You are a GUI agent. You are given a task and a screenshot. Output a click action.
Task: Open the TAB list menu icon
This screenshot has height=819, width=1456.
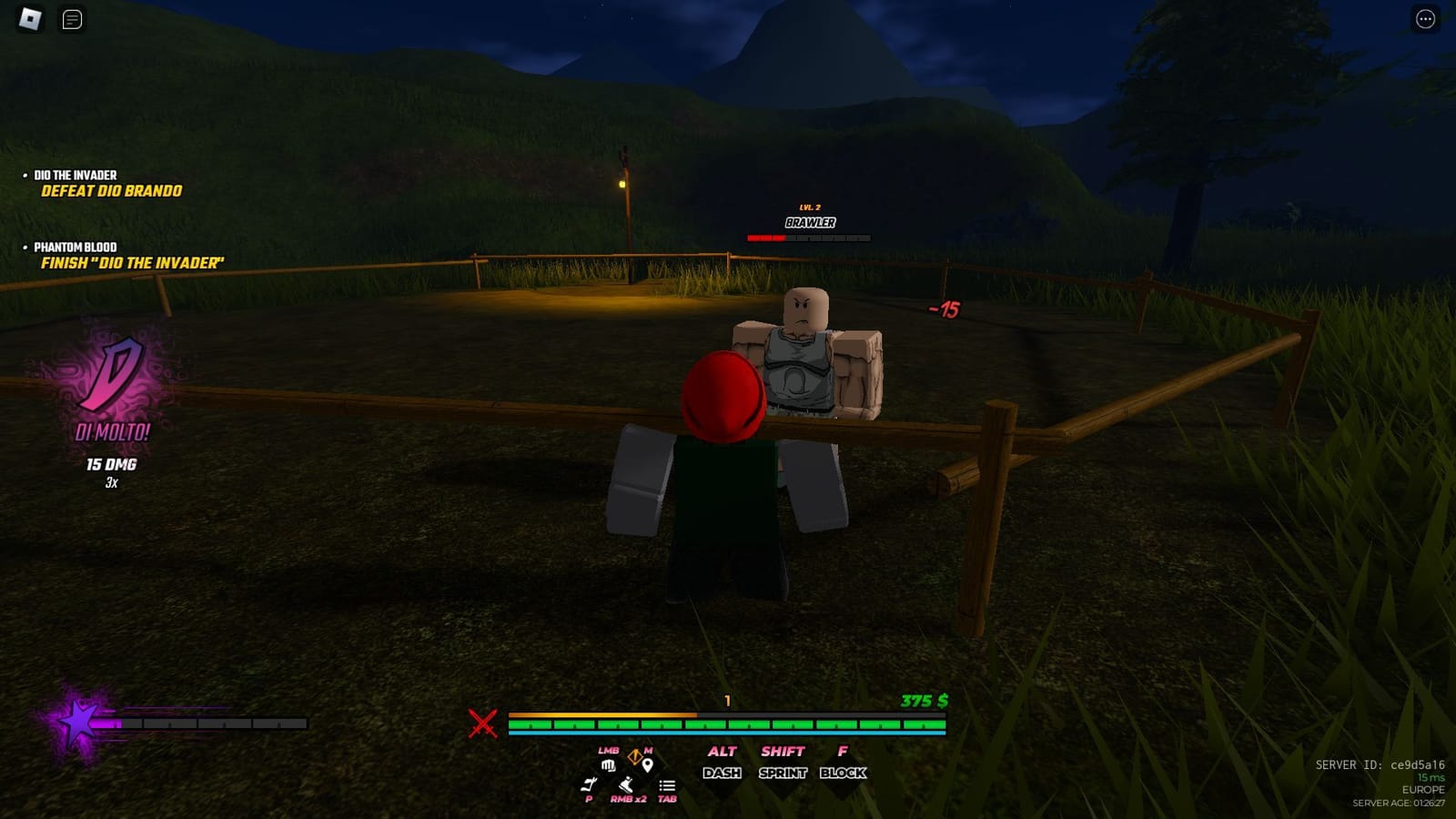click(x=666, y=785)
